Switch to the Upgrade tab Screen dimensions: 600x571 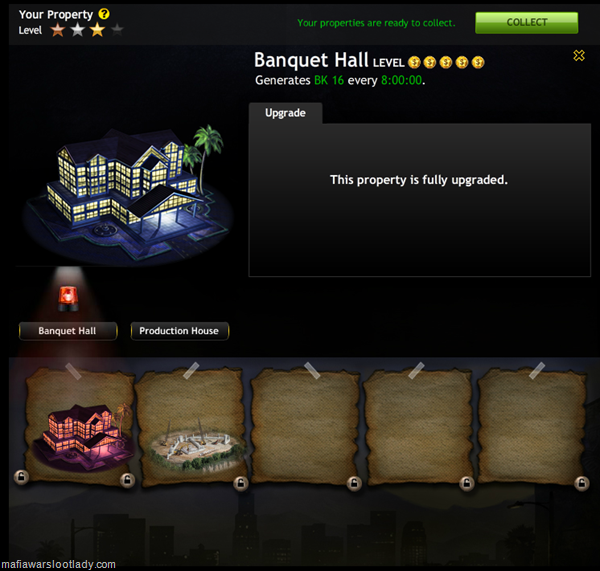pyautogui.click(x=285, y=113)
